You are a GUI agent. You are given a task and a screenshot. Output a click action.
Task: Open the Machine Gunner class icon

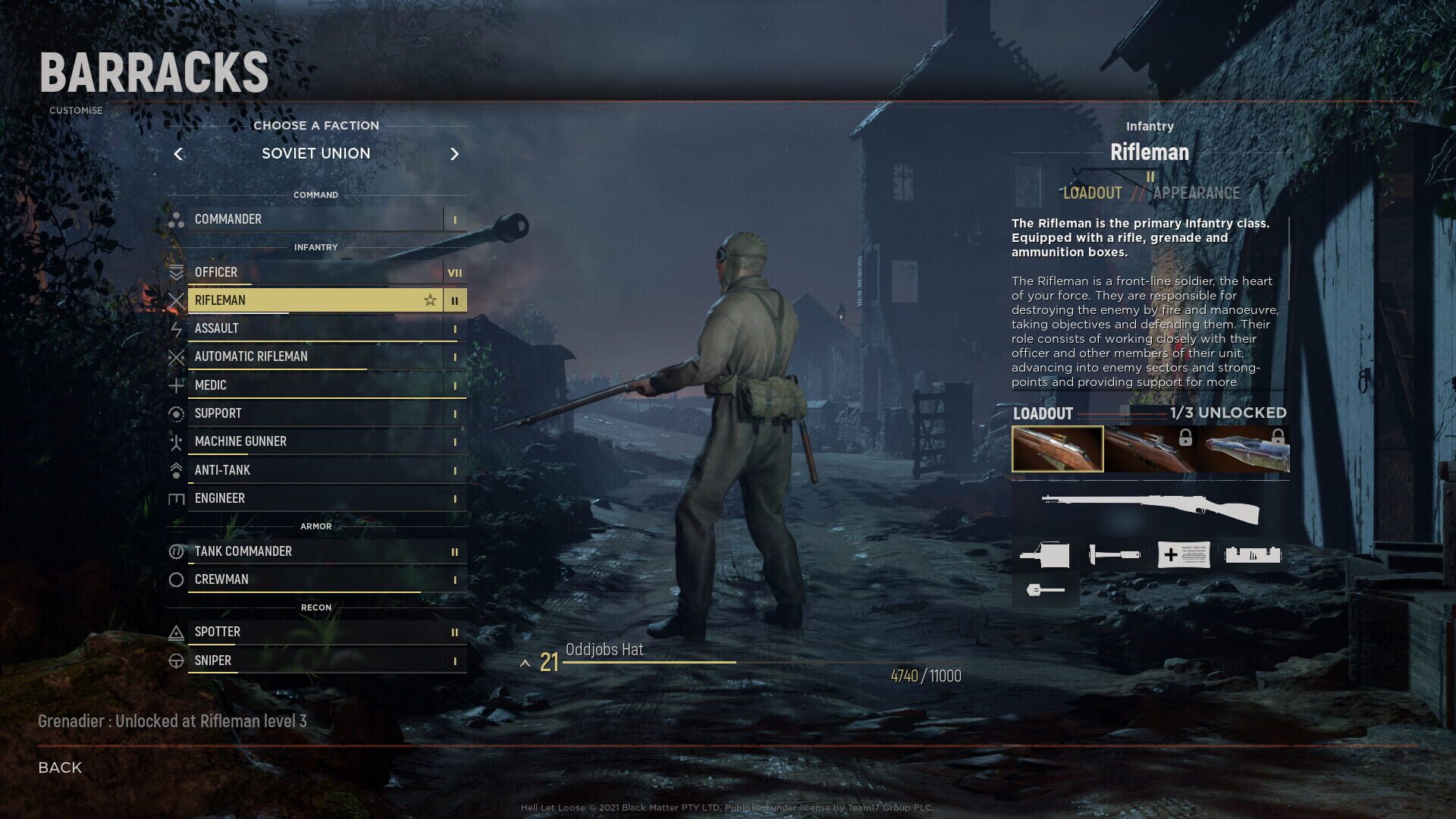pos(178,441)
